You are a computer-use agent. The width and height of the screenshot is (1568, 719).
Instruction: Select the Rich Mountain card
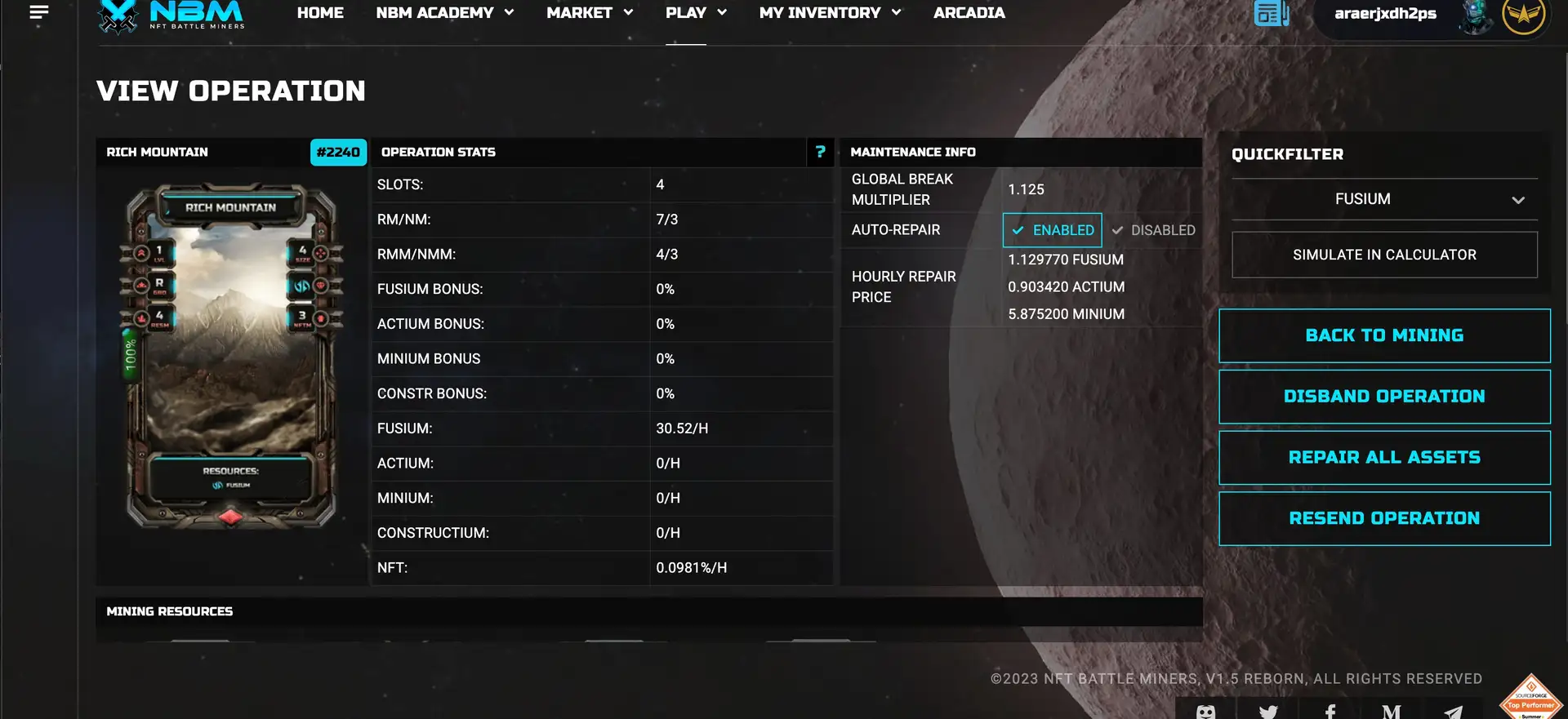pyautogui.click(x=231, y=355)
